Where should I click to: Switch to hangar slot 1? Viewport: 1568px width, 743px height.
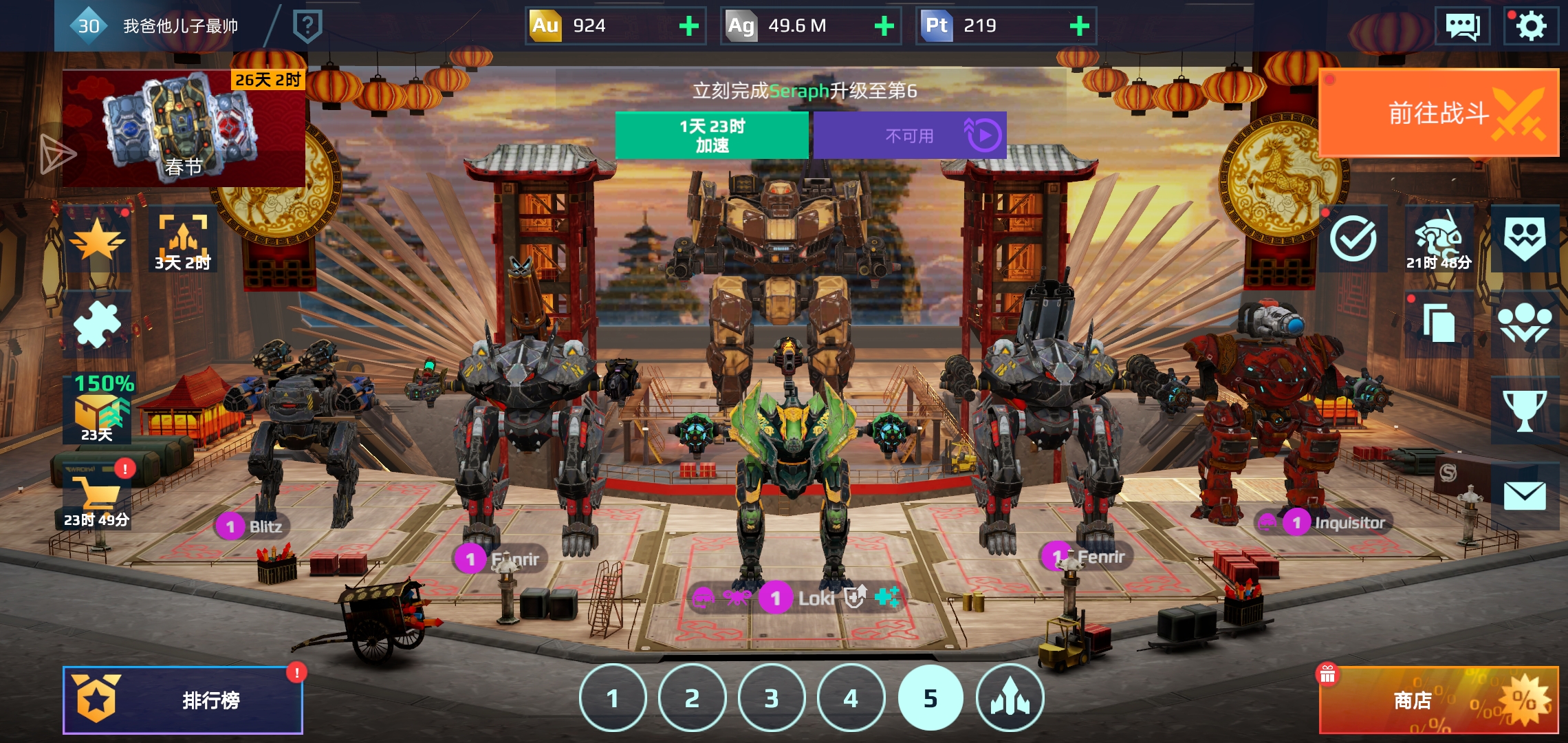613,698
